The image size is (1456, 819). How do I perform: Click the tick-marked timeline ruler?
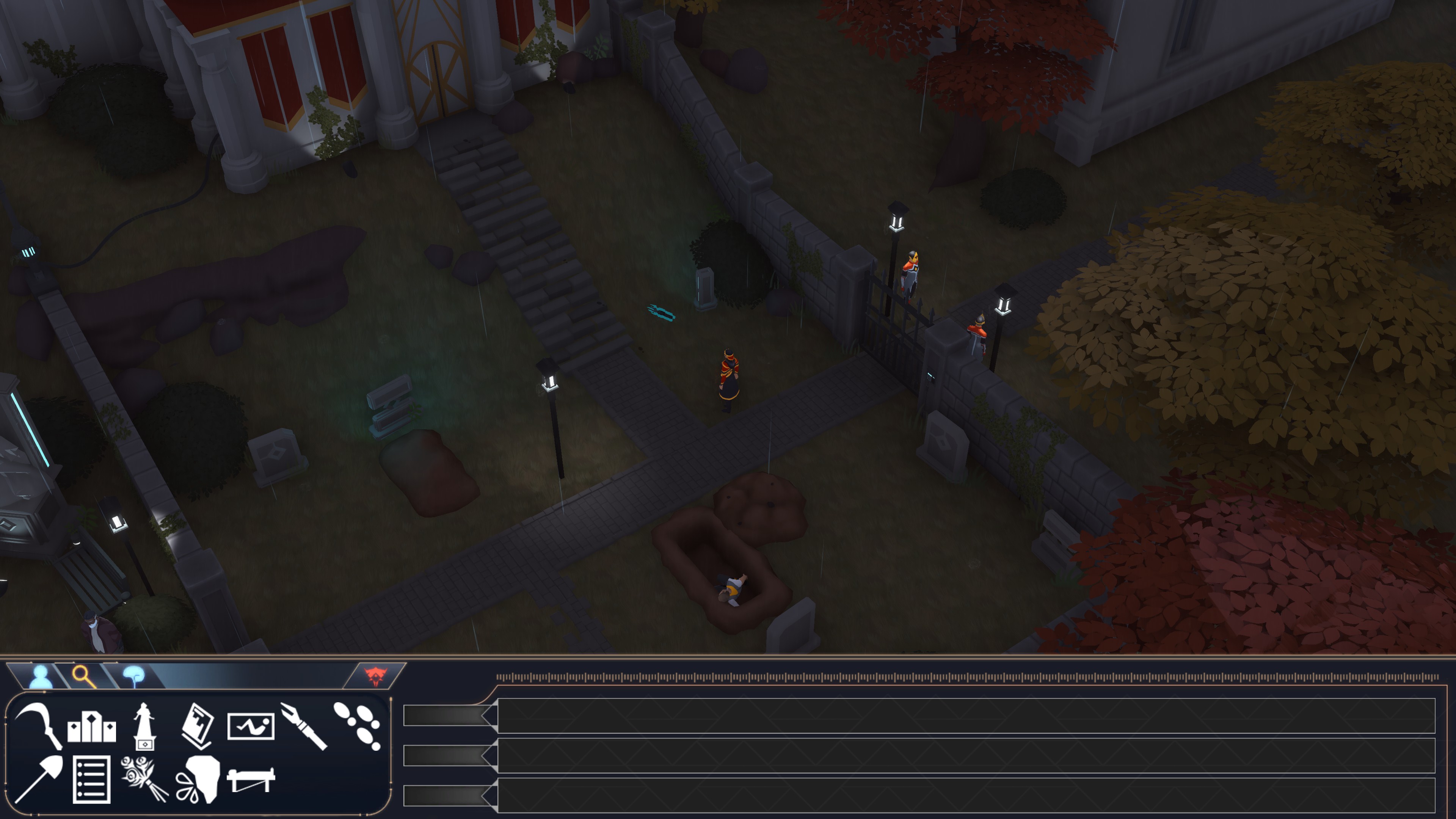coord(966,676)
